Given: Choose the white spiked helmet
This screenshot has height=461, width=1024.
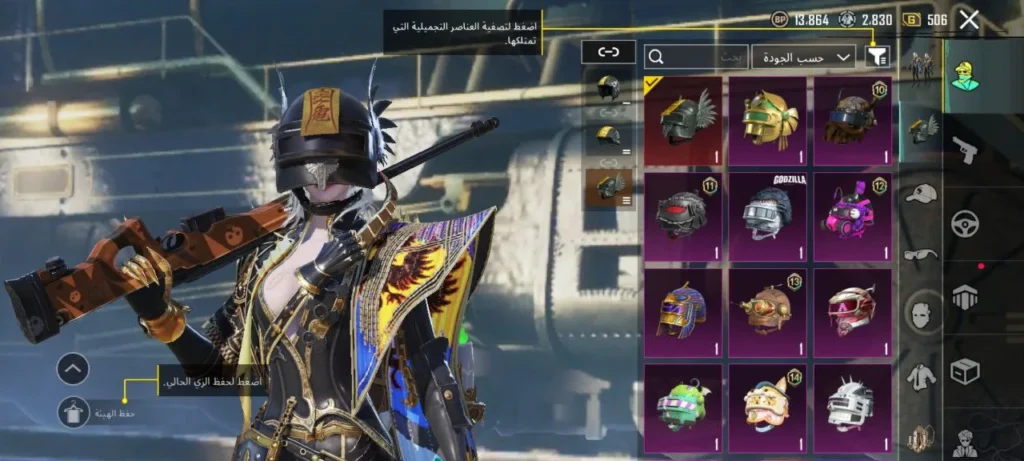Looking at the screenshot, I should [x=852, y=407].
